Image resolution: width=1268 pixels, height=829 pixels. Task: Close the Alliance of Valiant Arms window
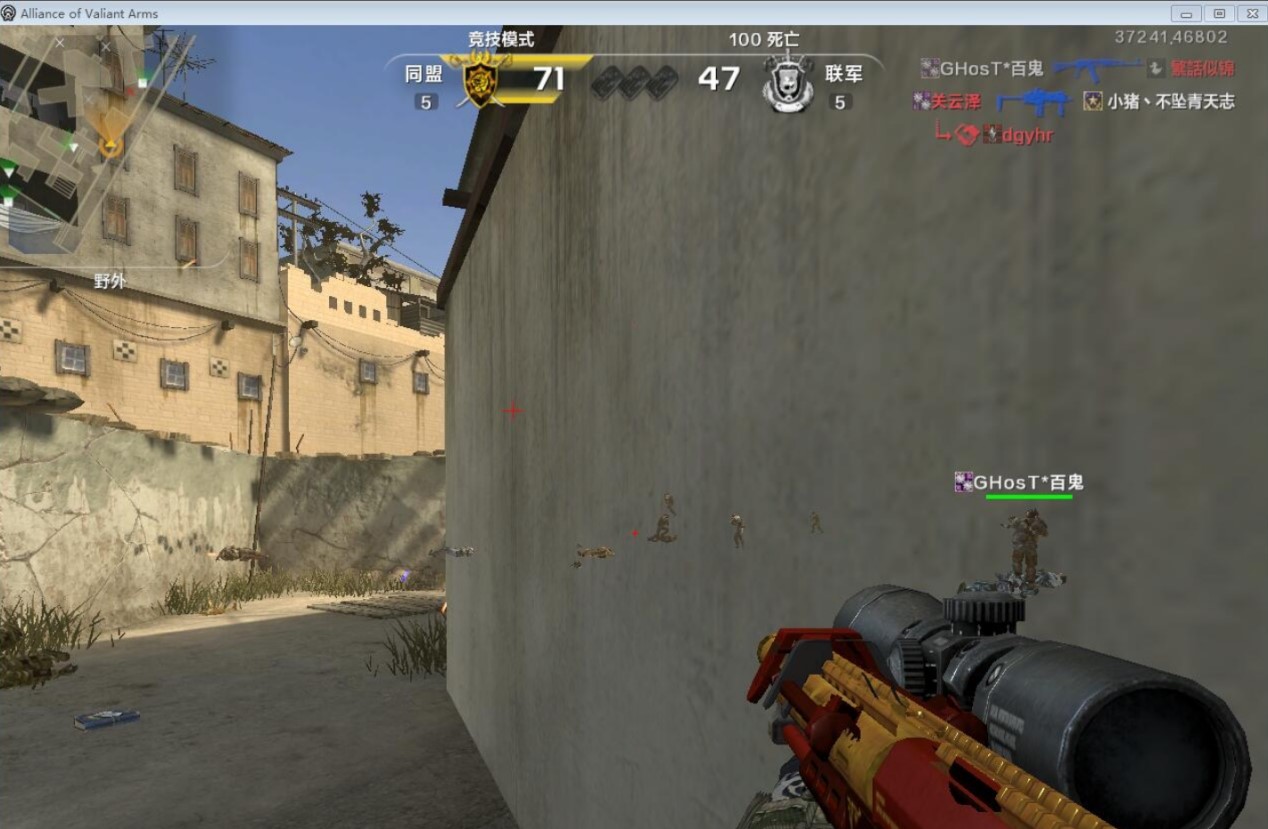pyautogui.click(x=1251, y=13)
